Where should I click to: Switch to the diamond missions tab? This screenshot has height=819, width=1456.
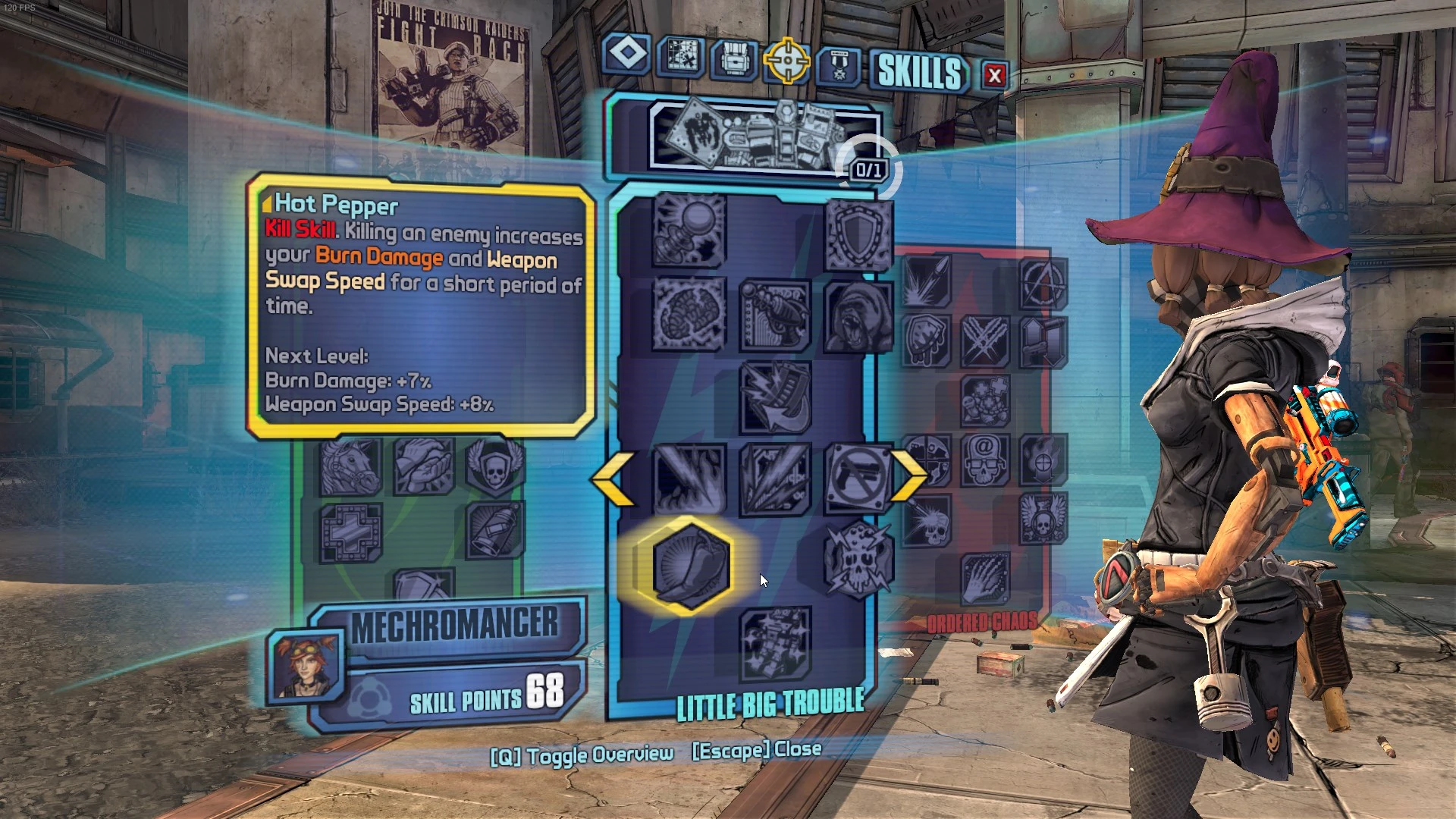point(626,57)
